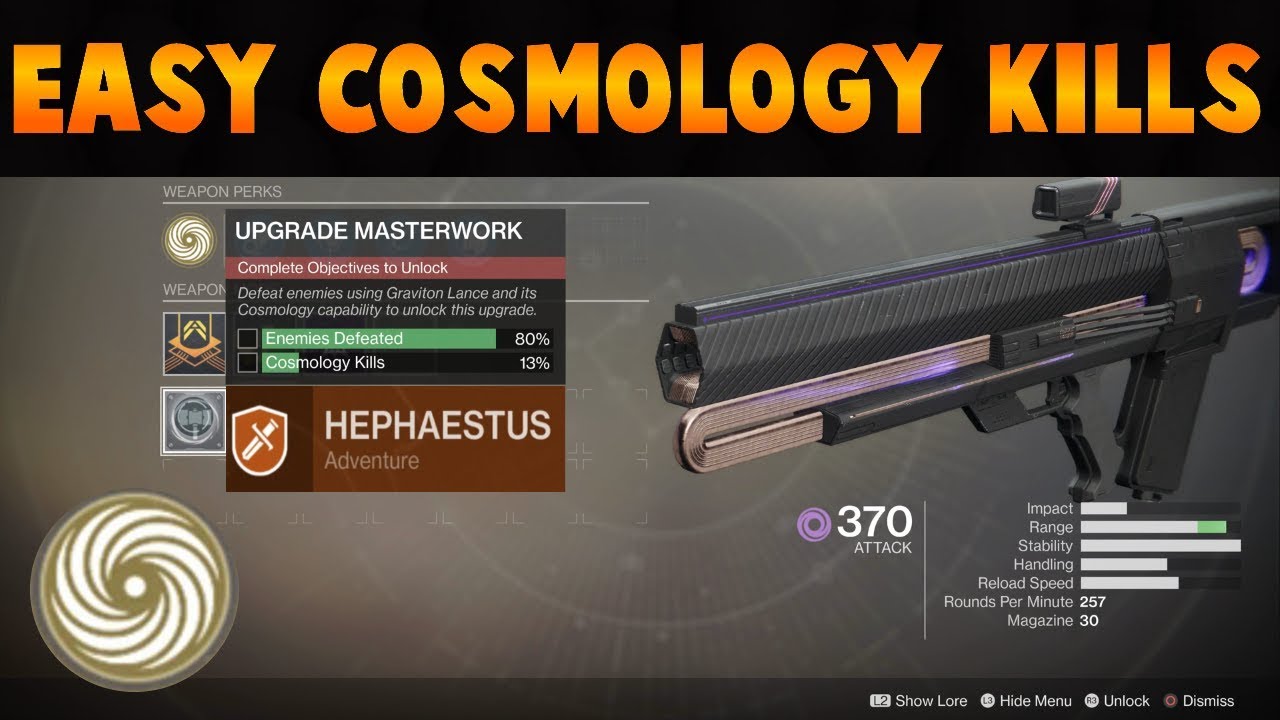Click the Hephaestus adventure shield icon

[263, 440]
